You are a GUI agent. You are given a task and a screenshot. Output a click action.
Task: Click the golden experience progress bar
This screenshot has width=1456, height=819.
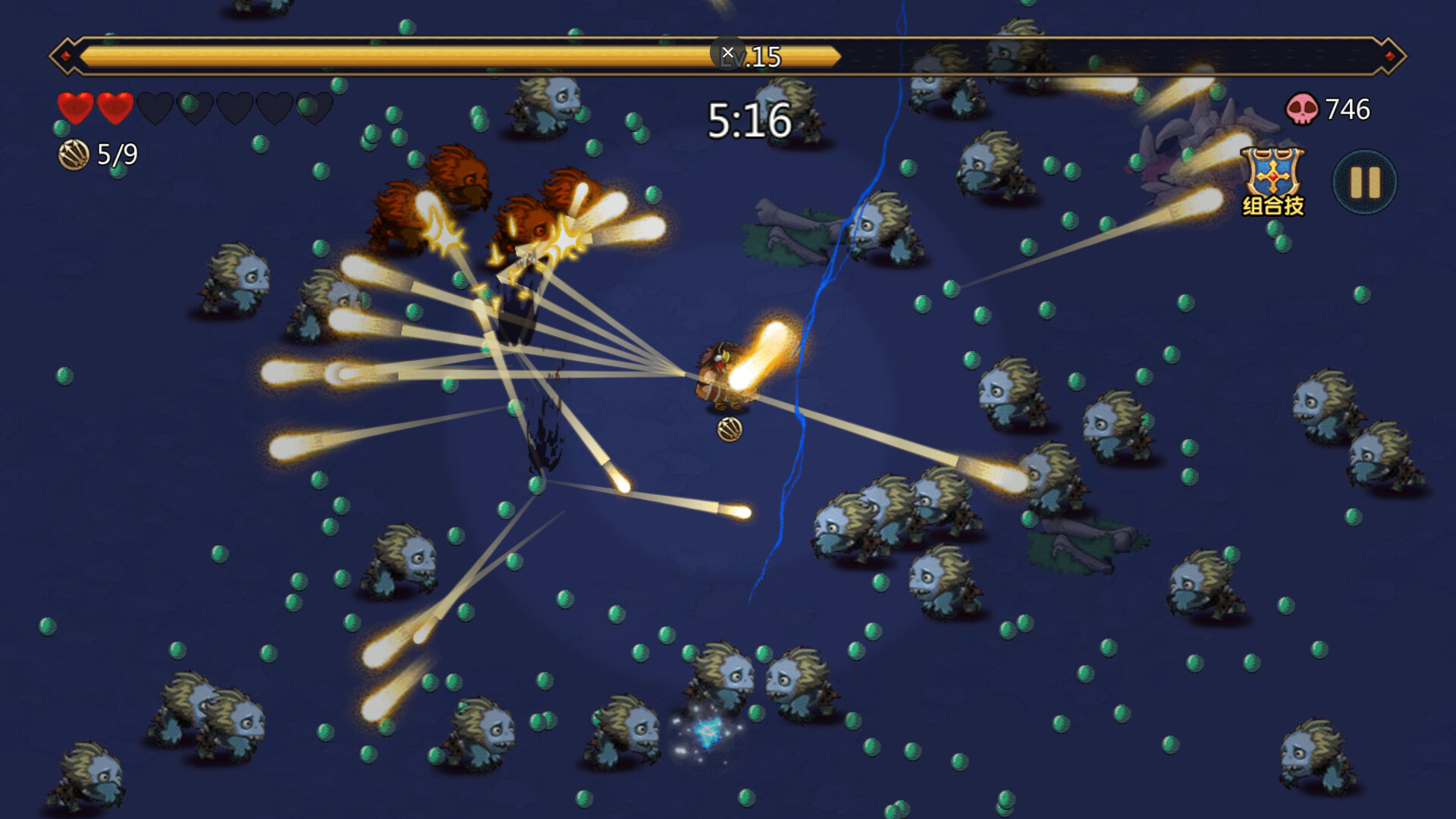(x=455, y=54)
